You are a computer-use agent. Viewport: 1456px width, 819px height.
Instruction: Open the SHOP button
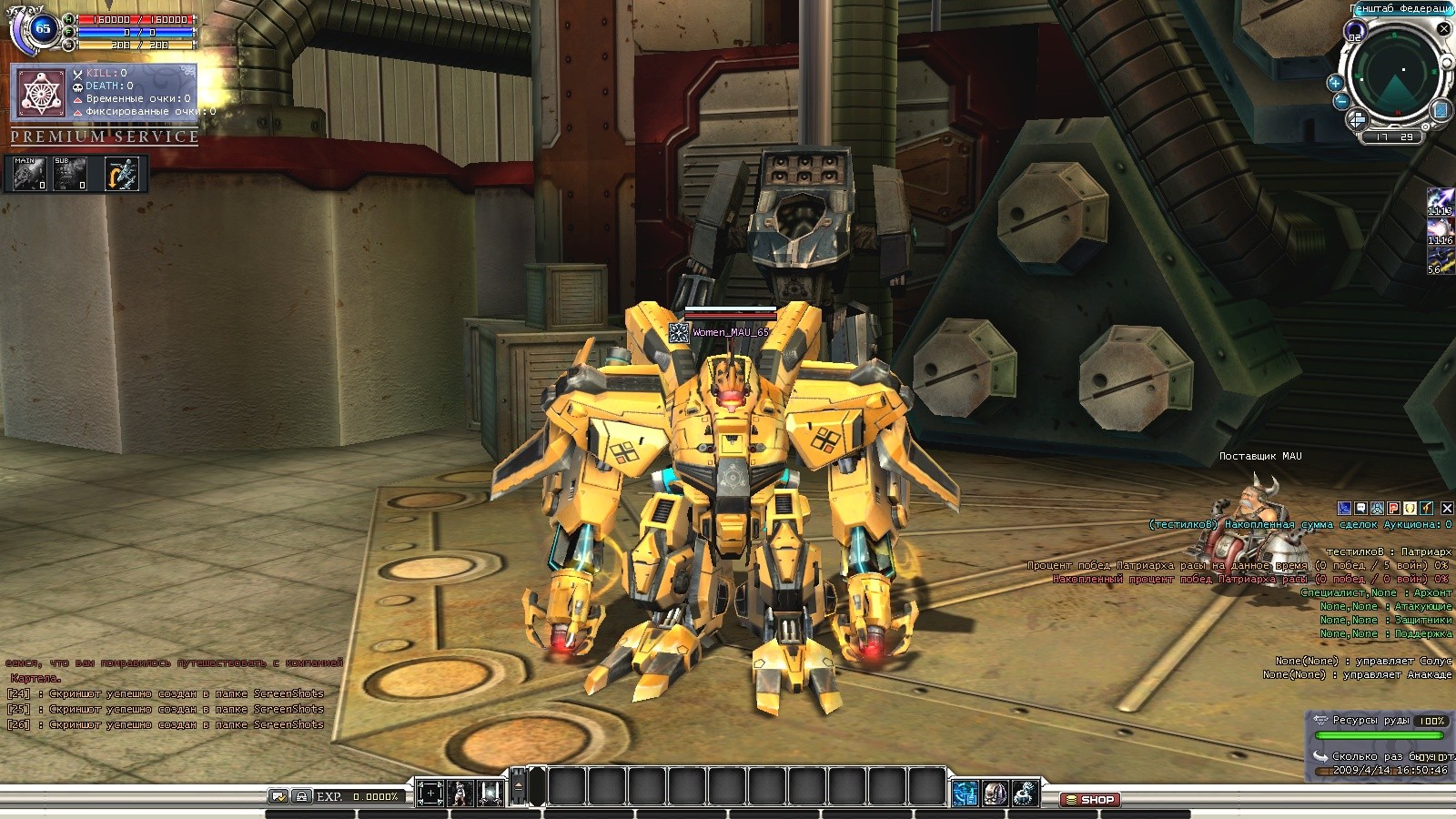[1090, 800]
